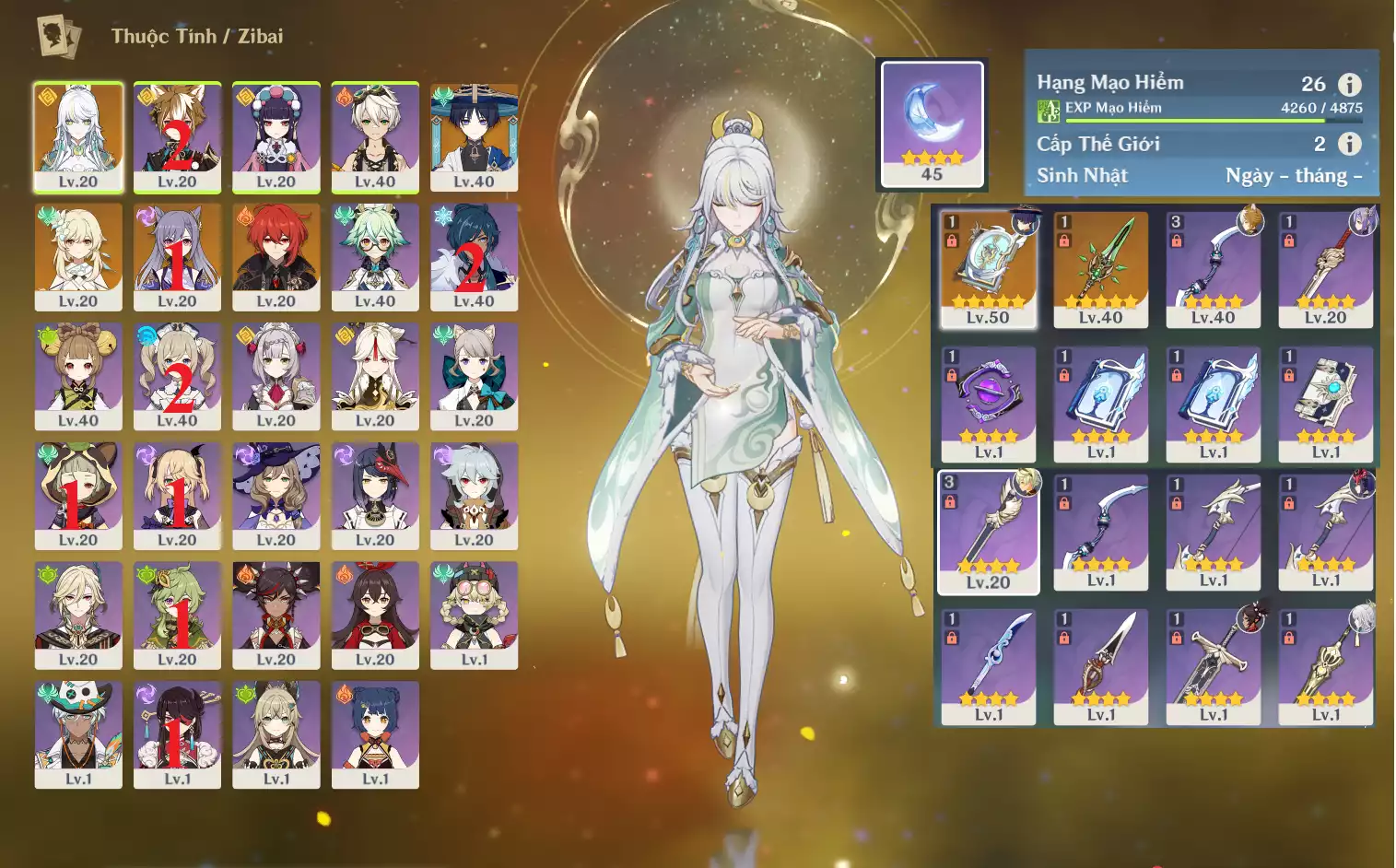Select Sucrose with green hair and glasses
Screen dimensions: 1396x868
point(375,256)
